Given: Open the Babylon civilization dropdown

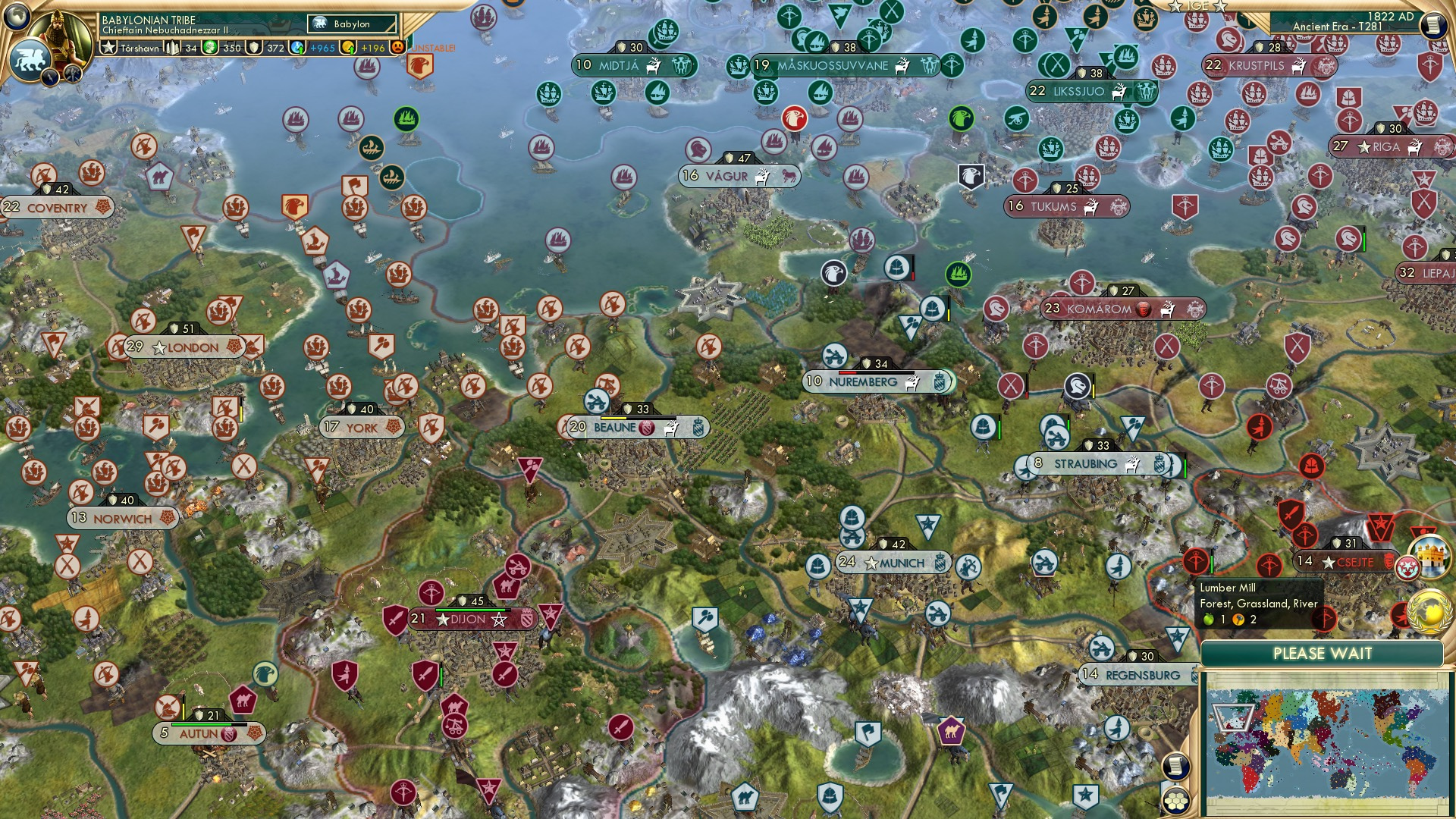Looking at the screenshot, I should [x=350, y=24].
